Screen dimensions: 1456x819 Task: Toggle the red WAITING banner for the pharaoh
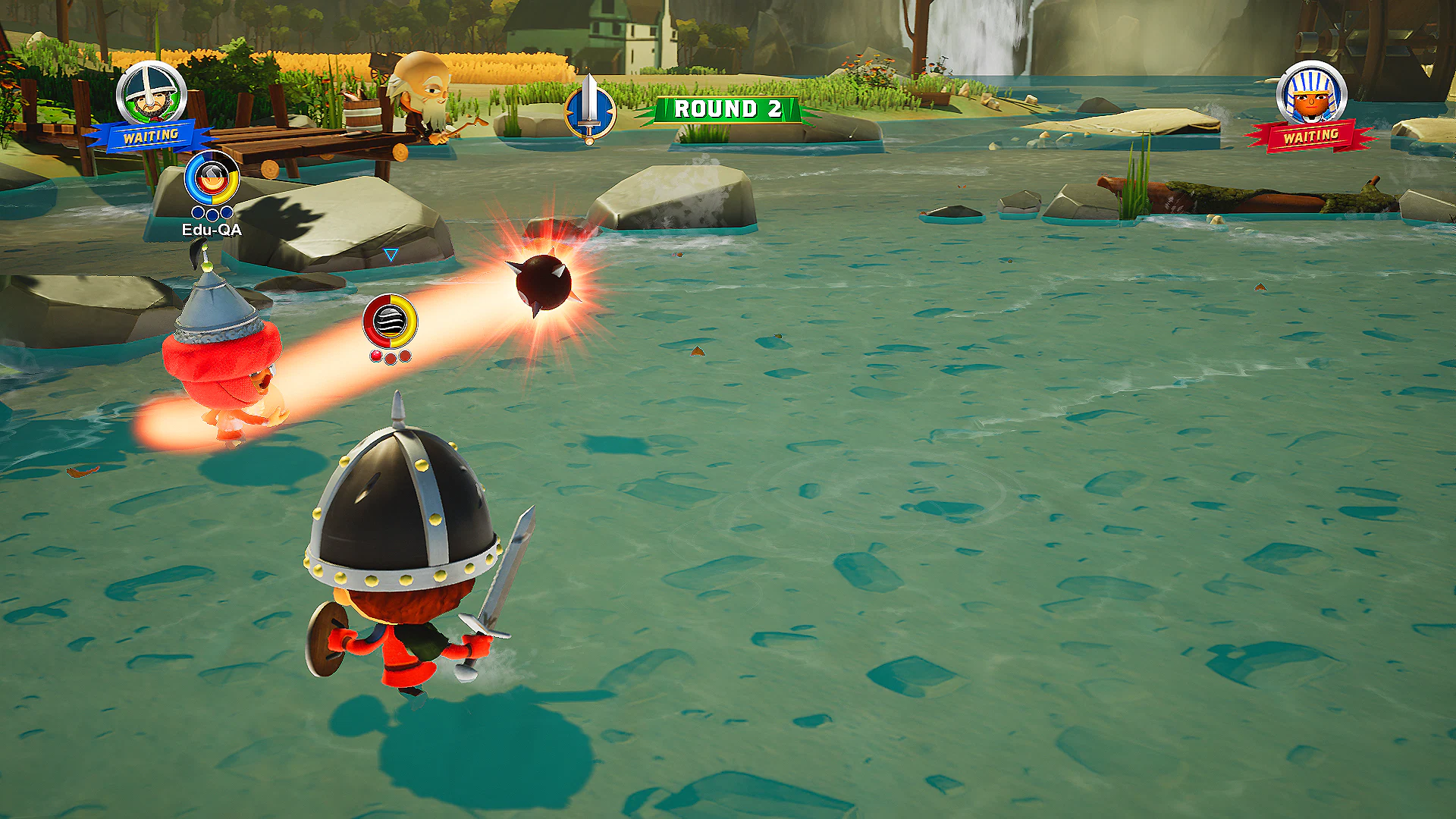click(1310, 139)
